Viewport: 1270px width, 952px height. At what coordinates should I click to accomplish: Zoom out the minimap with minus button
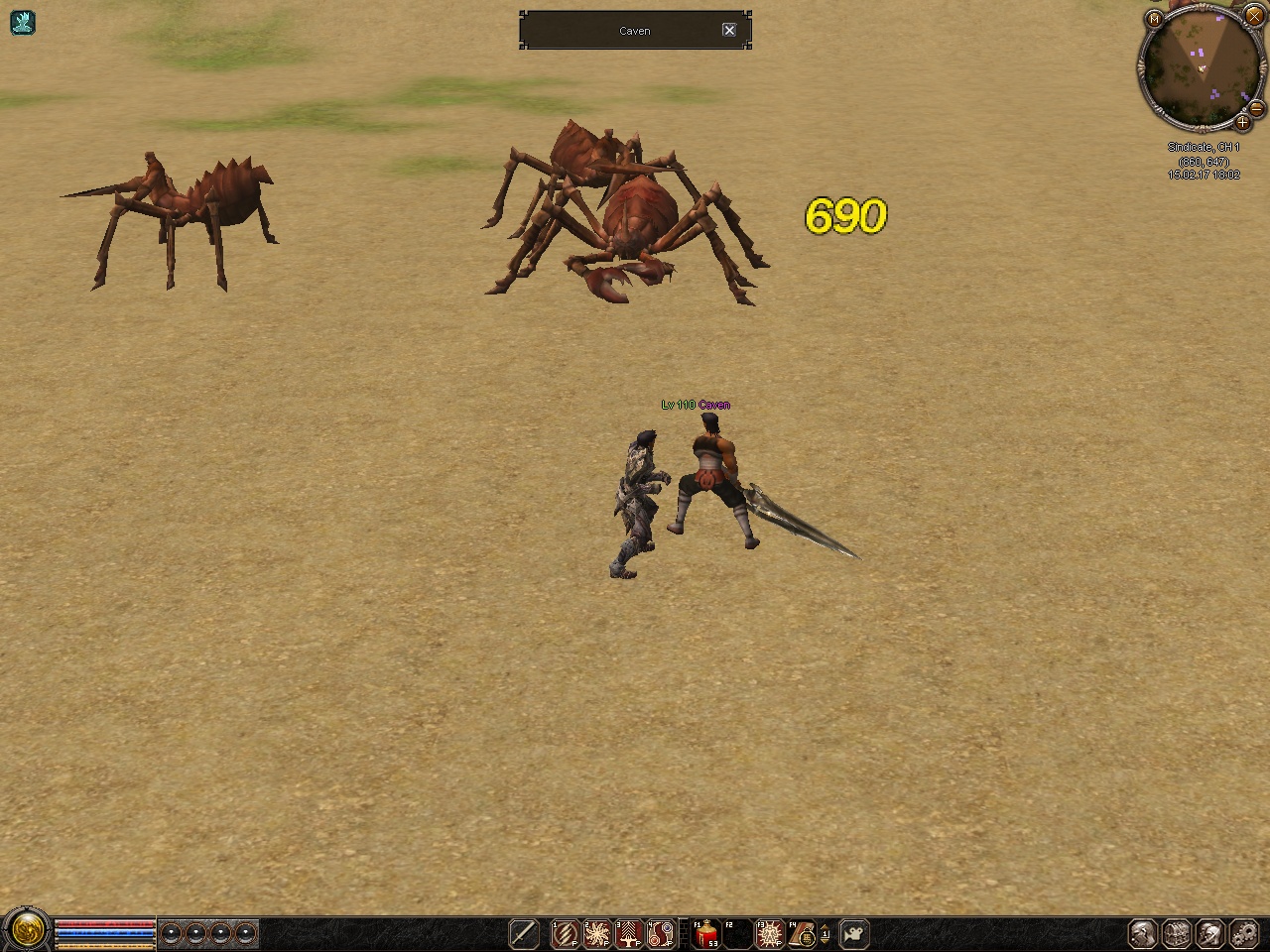tap(1256, 107)
